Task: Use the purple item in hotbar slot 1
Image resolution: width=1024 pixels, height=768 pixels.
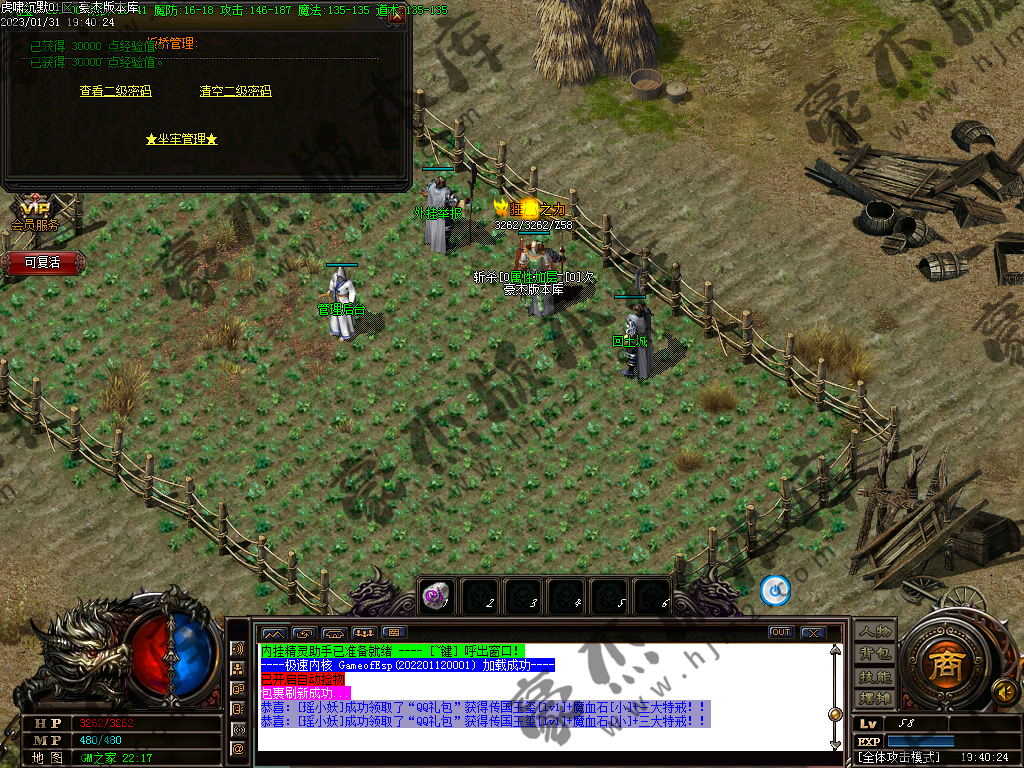Action: (435, 595)
